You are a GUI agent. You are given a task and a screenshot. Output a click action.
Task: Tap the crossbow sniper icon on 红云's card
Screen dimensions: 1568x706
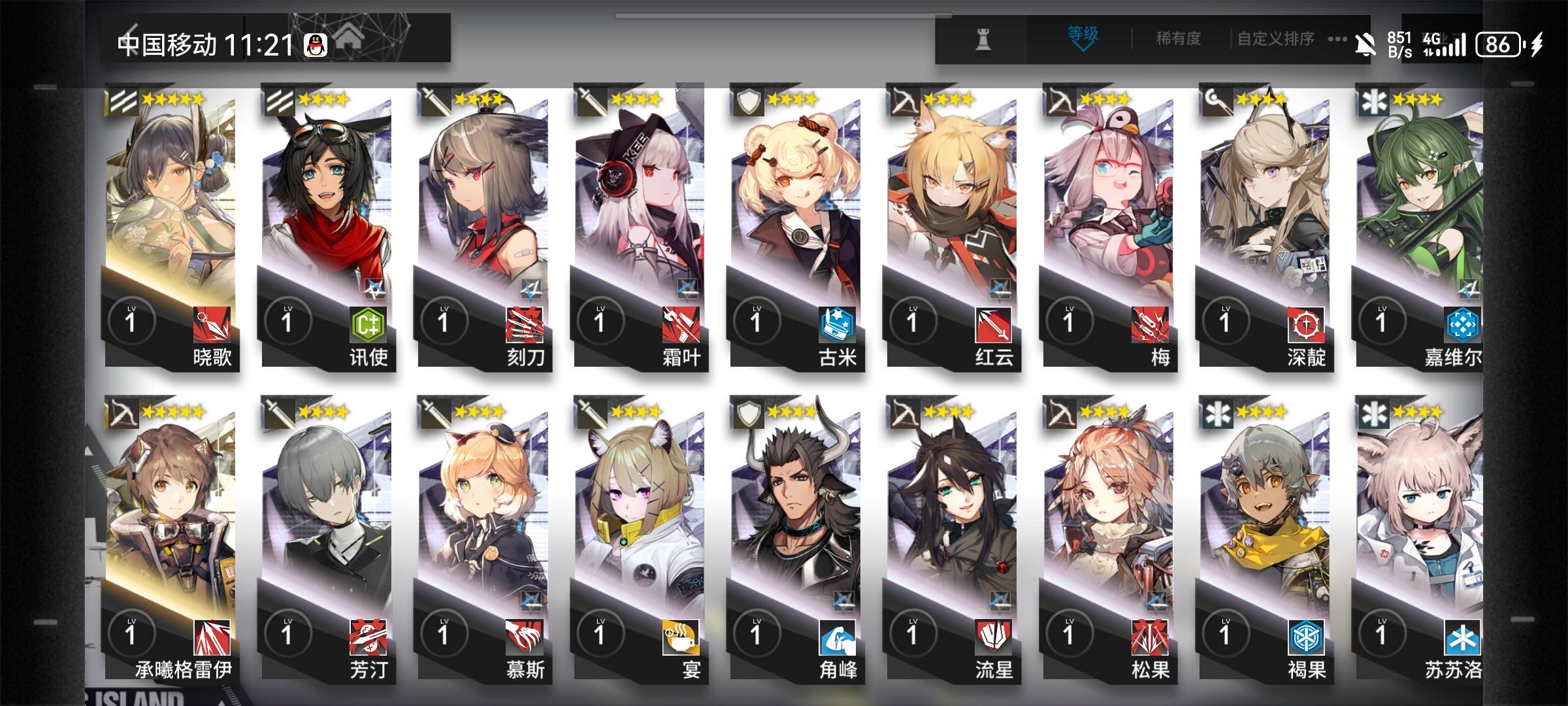click(904, 100)
